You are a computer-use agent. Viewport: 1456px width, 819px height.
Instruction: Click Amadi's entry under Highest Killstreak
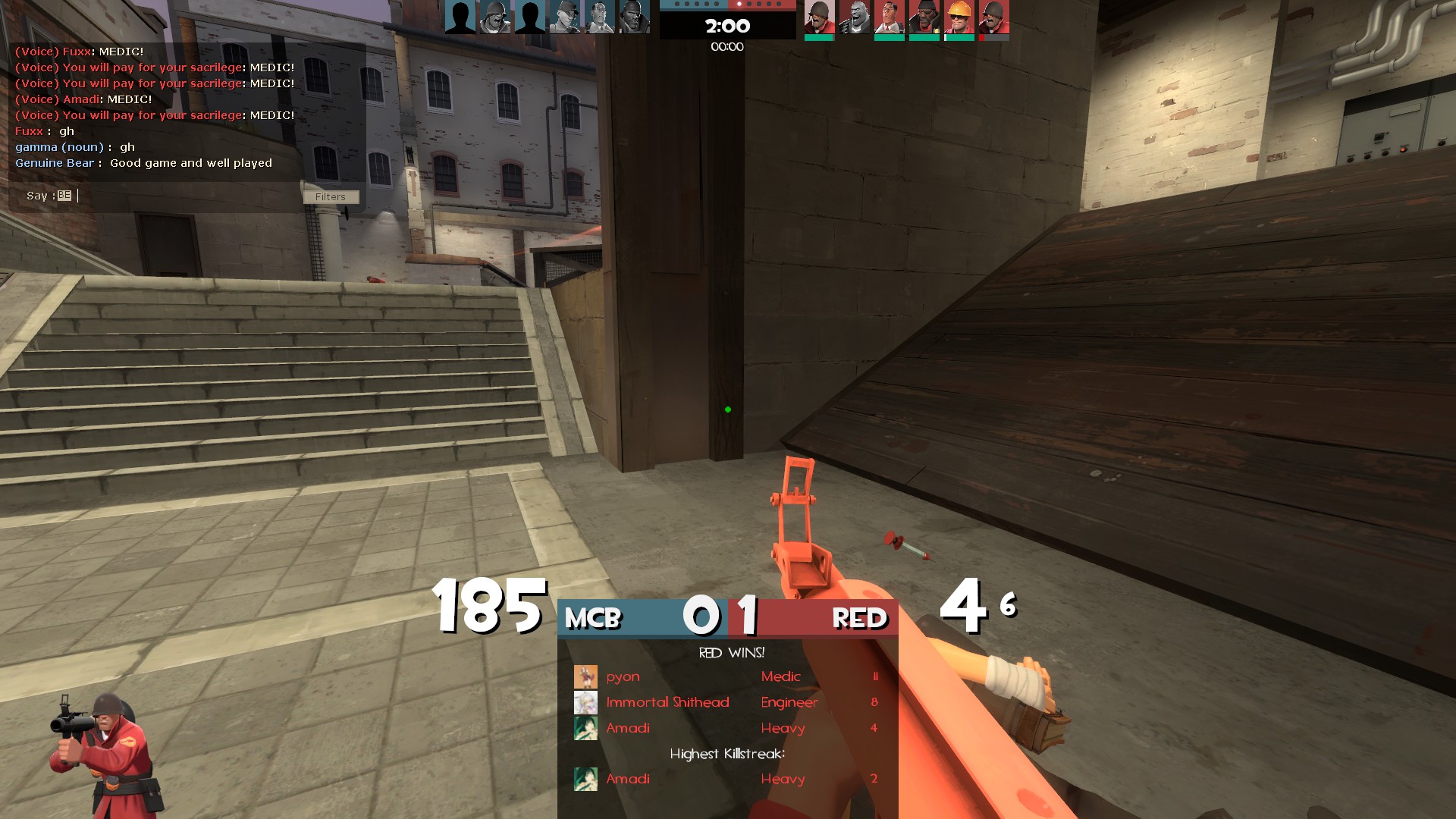(x=726, y=779)
